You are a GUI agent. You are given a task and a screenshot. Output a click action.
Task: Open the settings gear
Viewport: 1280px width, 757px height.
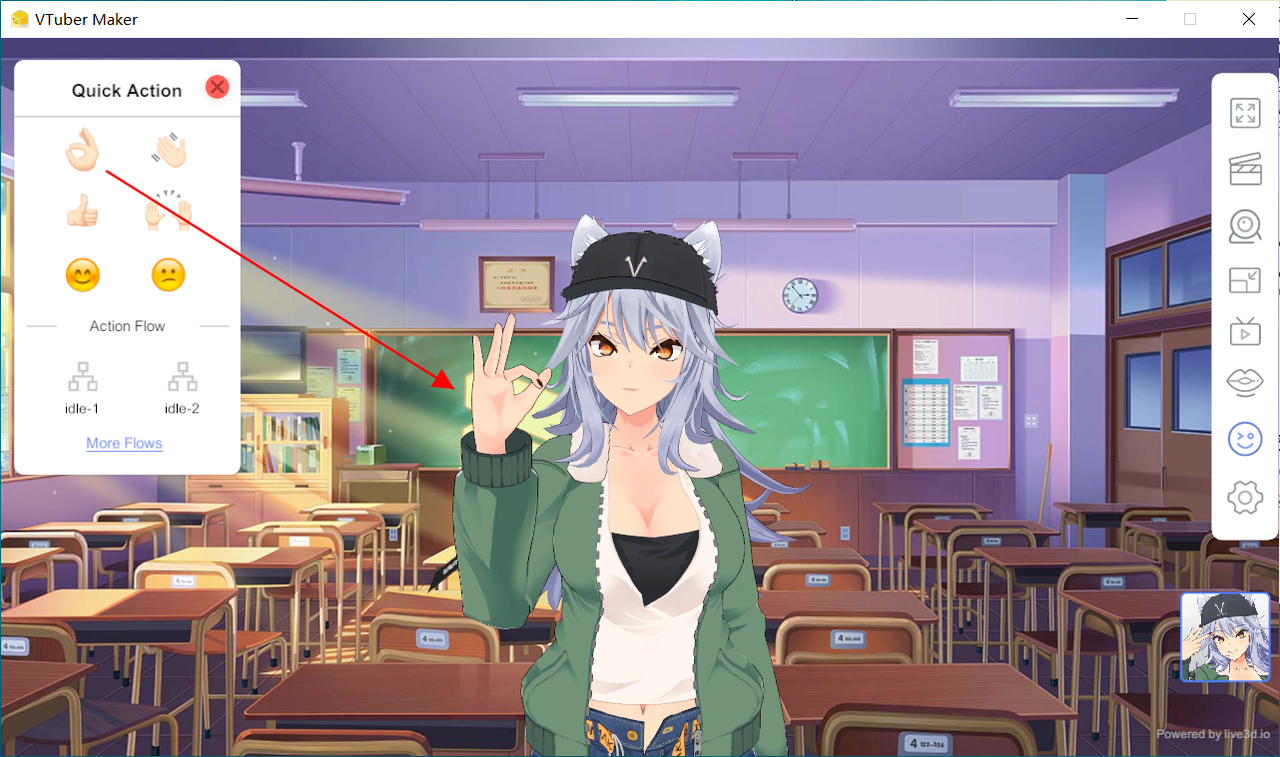1244,497
